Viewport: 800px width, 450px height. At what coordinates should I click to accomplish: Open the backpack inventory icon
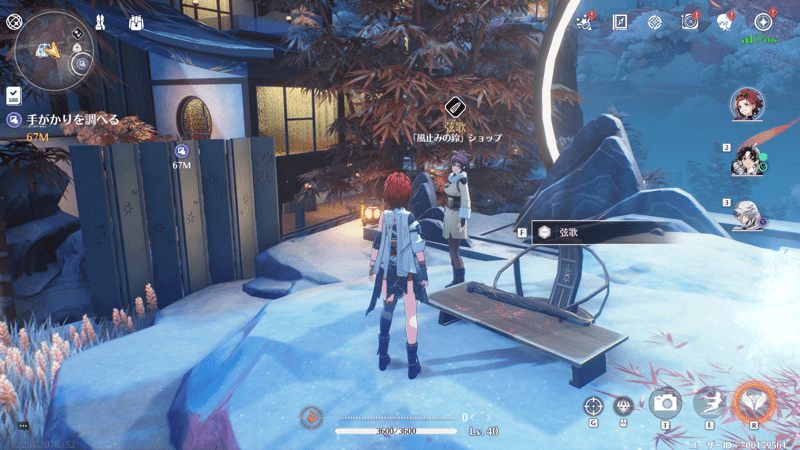(137, 21)
